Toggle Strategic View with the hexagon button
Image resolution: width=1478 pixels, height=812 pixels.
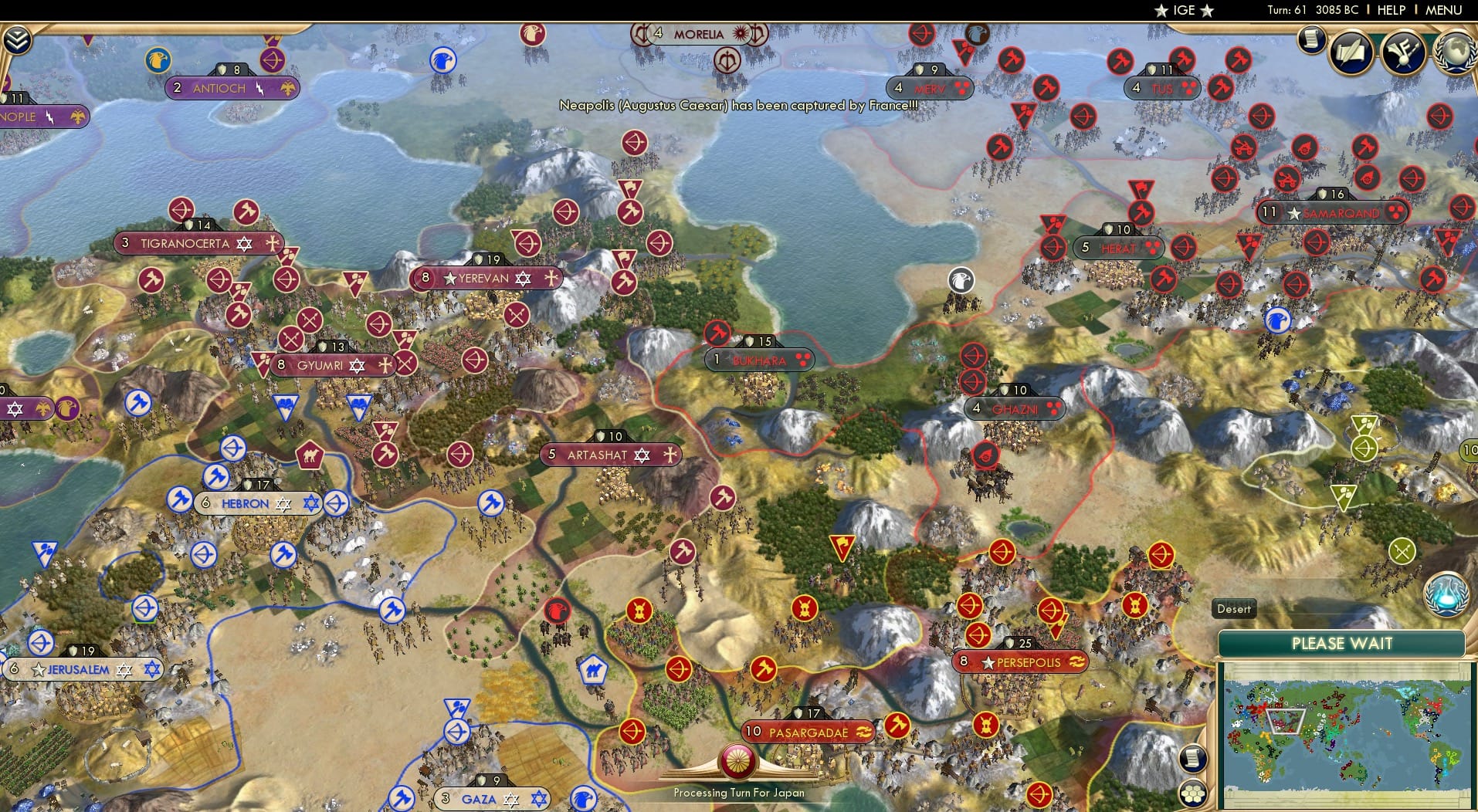(x=1193, y=794)
